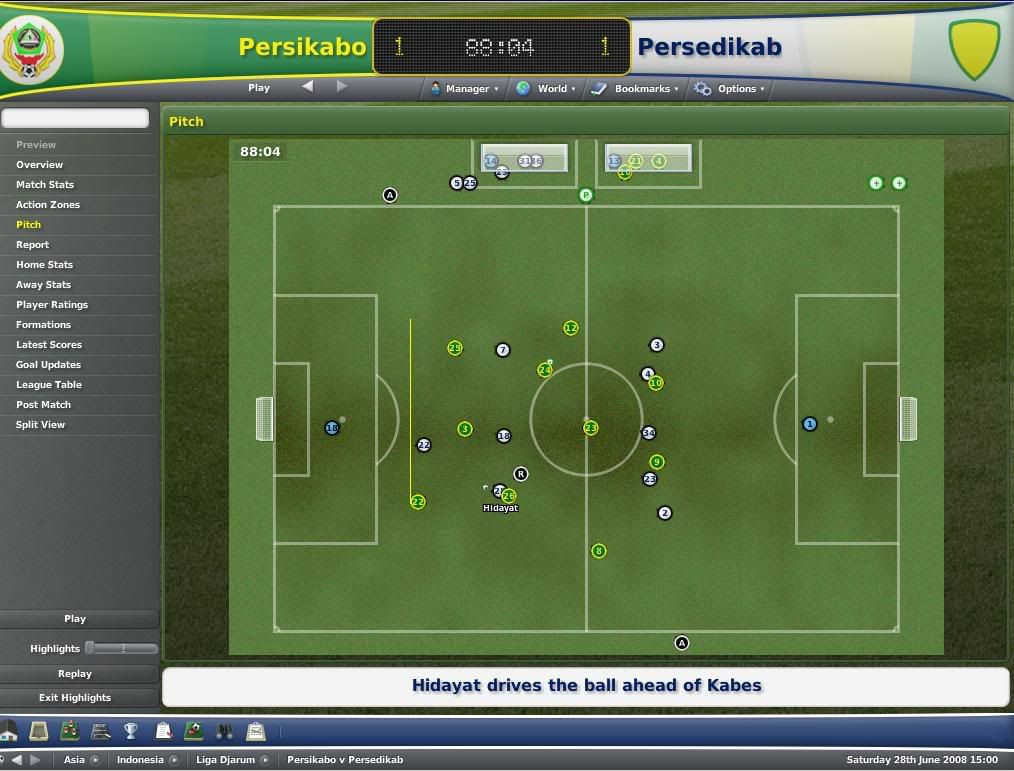This screenshot has width=1014, height=771.
Task: Open the League Table
Action: pyautogui.click(x=49, y=385)
